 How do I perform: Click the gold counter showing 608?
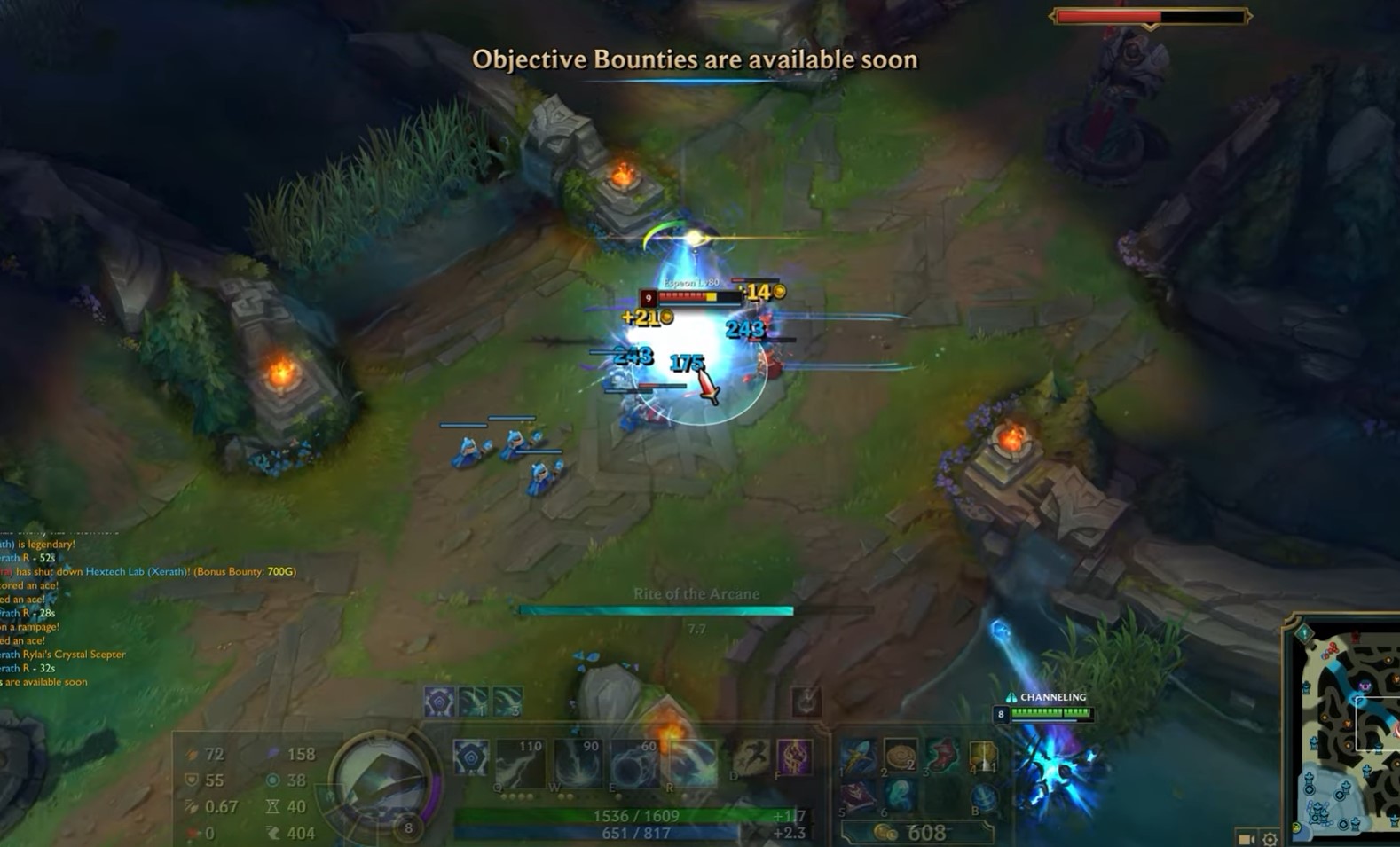point(927,832)
